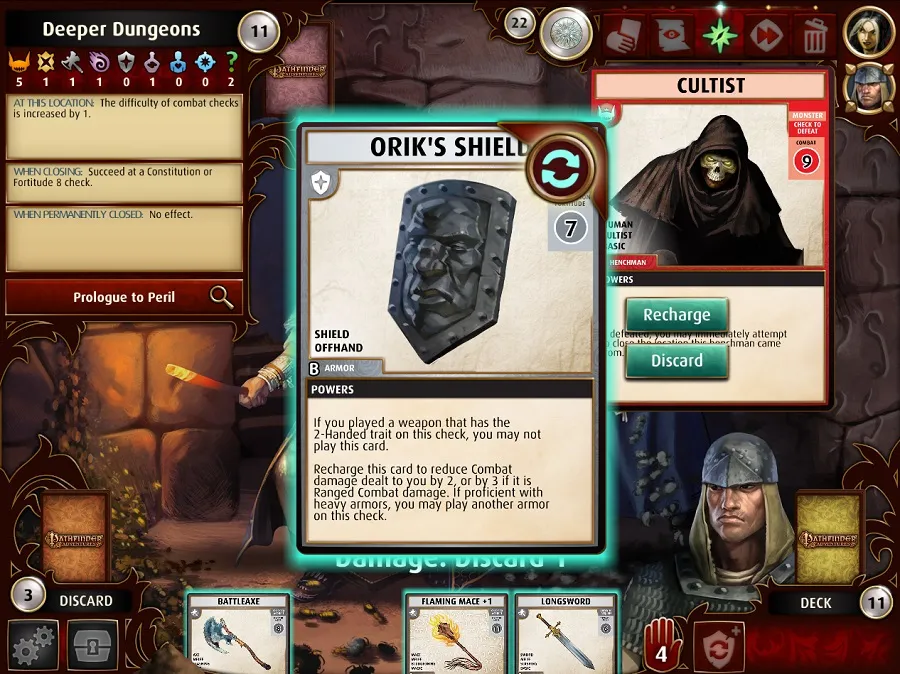Open the settings gears menu
The image size is (900, 674).
click(33, 645)
